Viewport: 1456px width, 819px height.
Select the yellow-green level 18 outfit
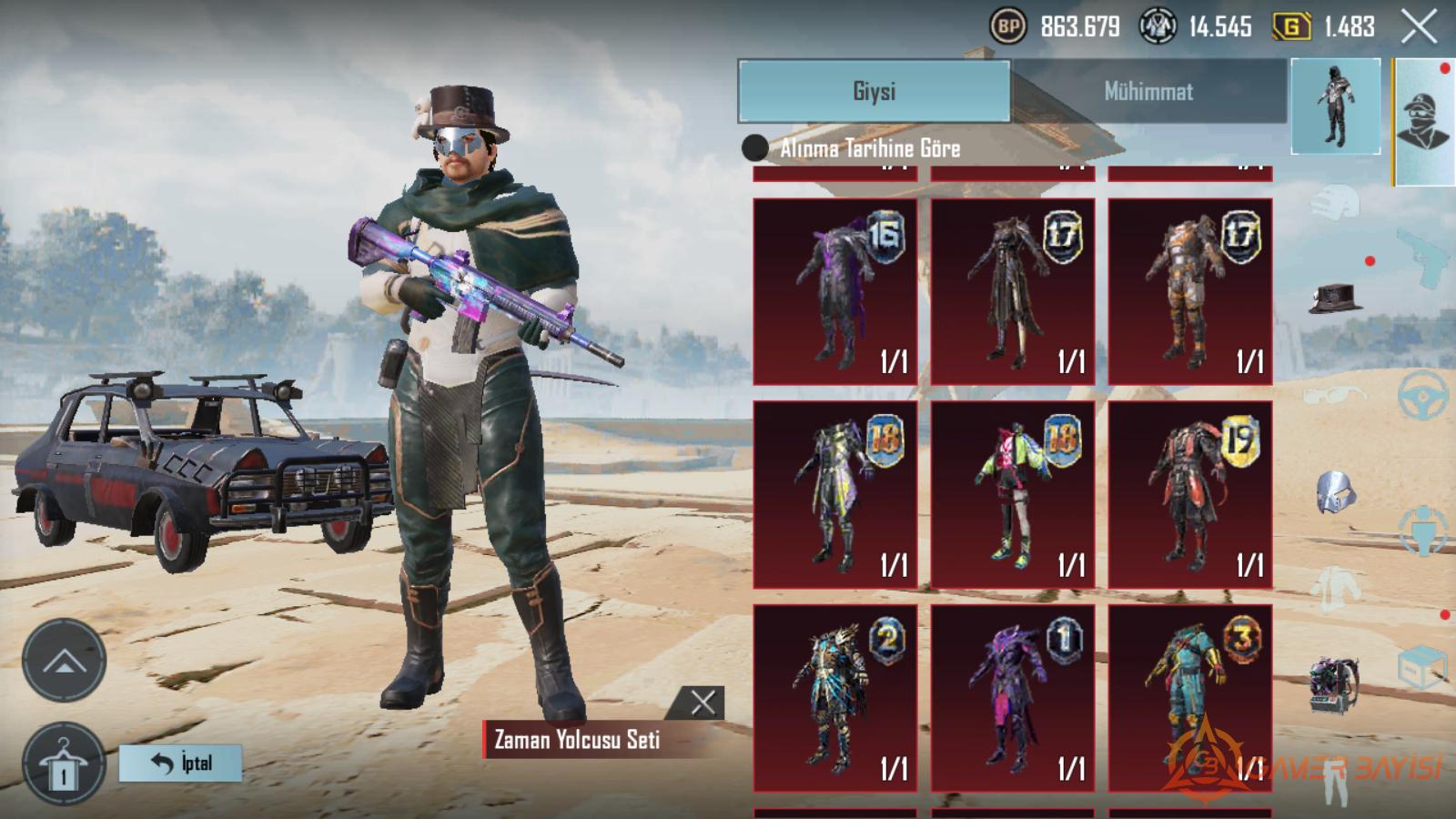click(x=834, y=494)
